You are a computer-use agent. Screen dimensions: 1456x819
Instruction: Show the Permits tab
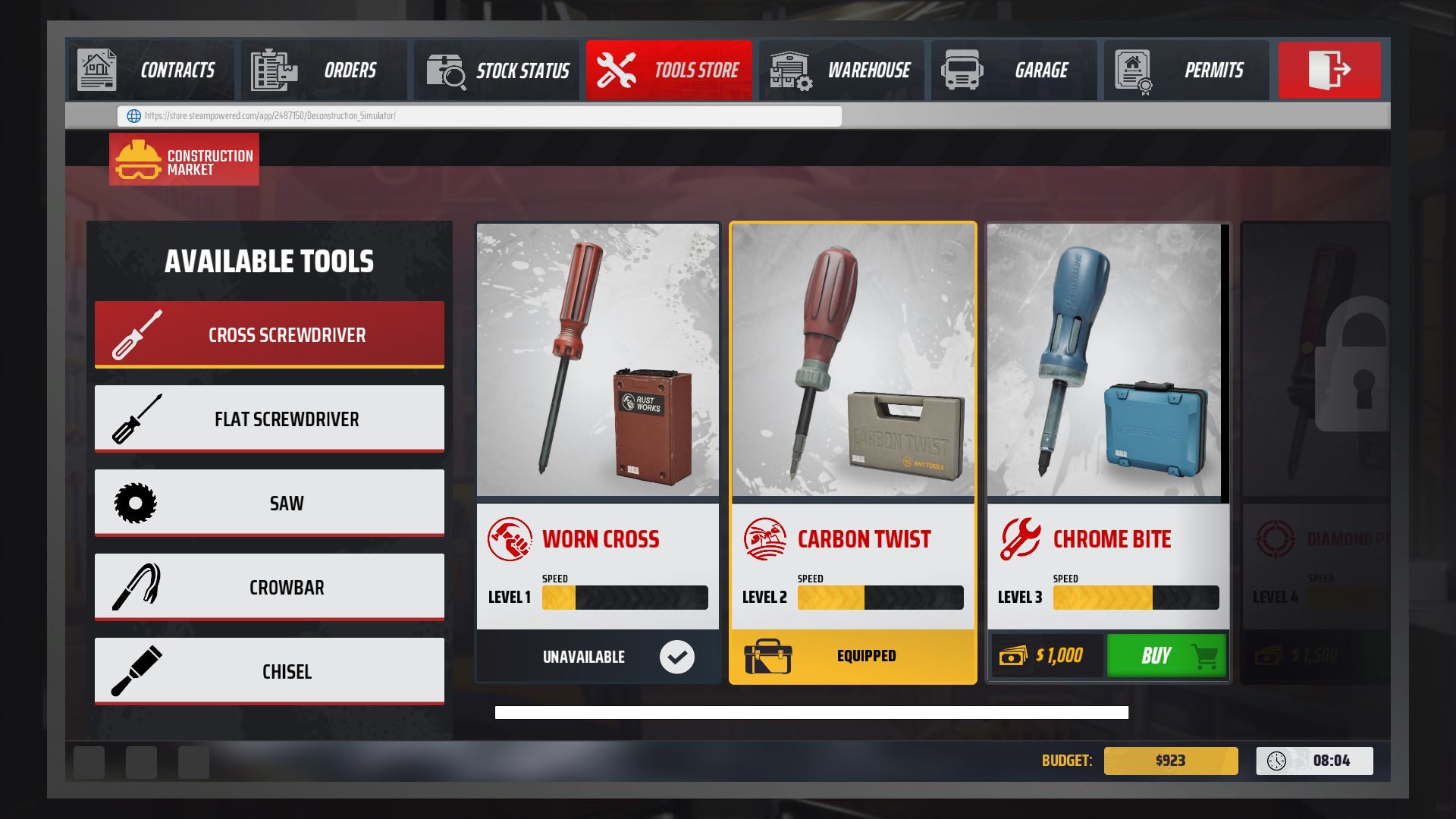[x=1185, y=71]
